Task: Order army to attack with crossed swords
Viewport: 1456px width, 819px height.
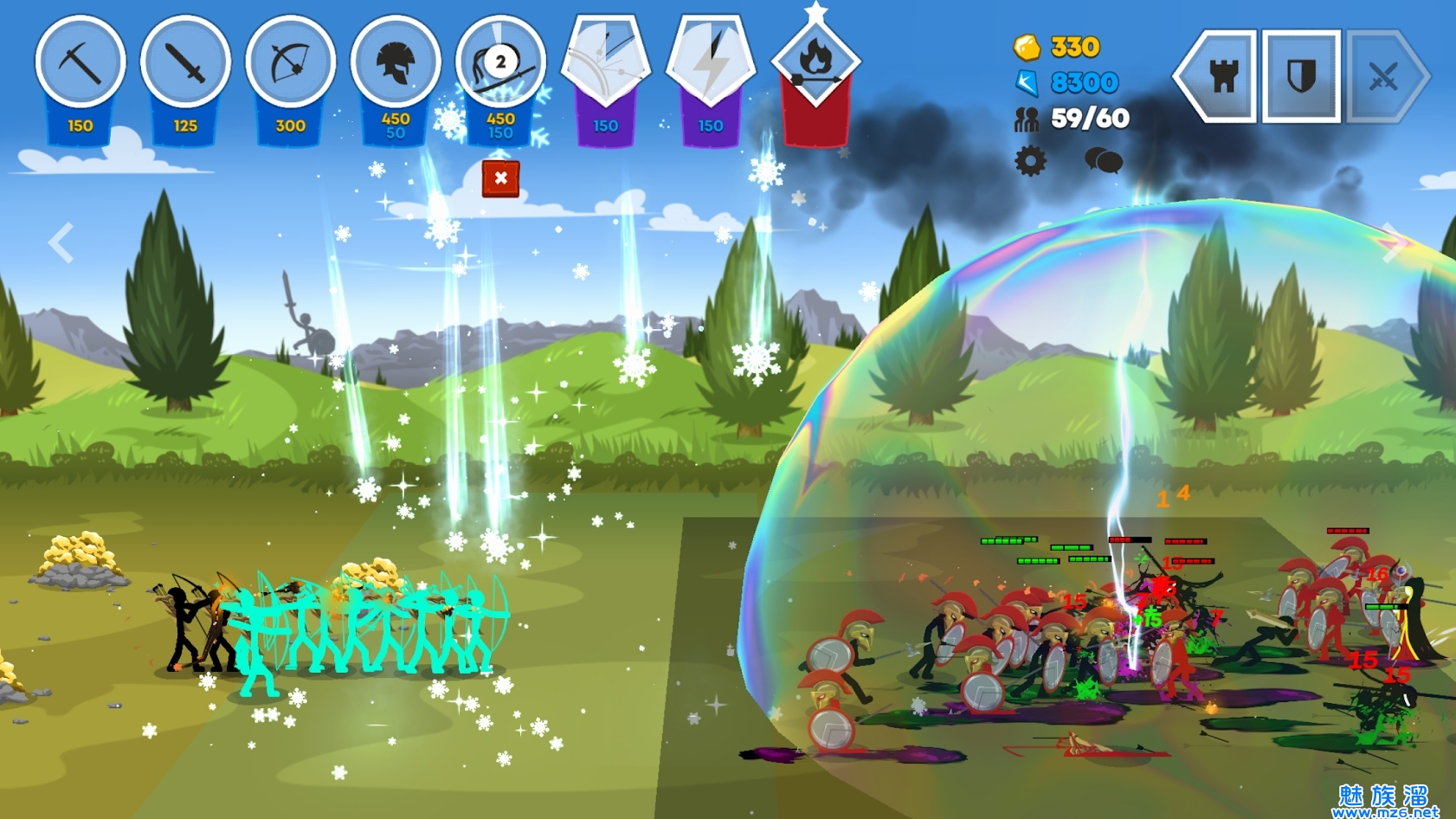Action: tap(1383, 77)
